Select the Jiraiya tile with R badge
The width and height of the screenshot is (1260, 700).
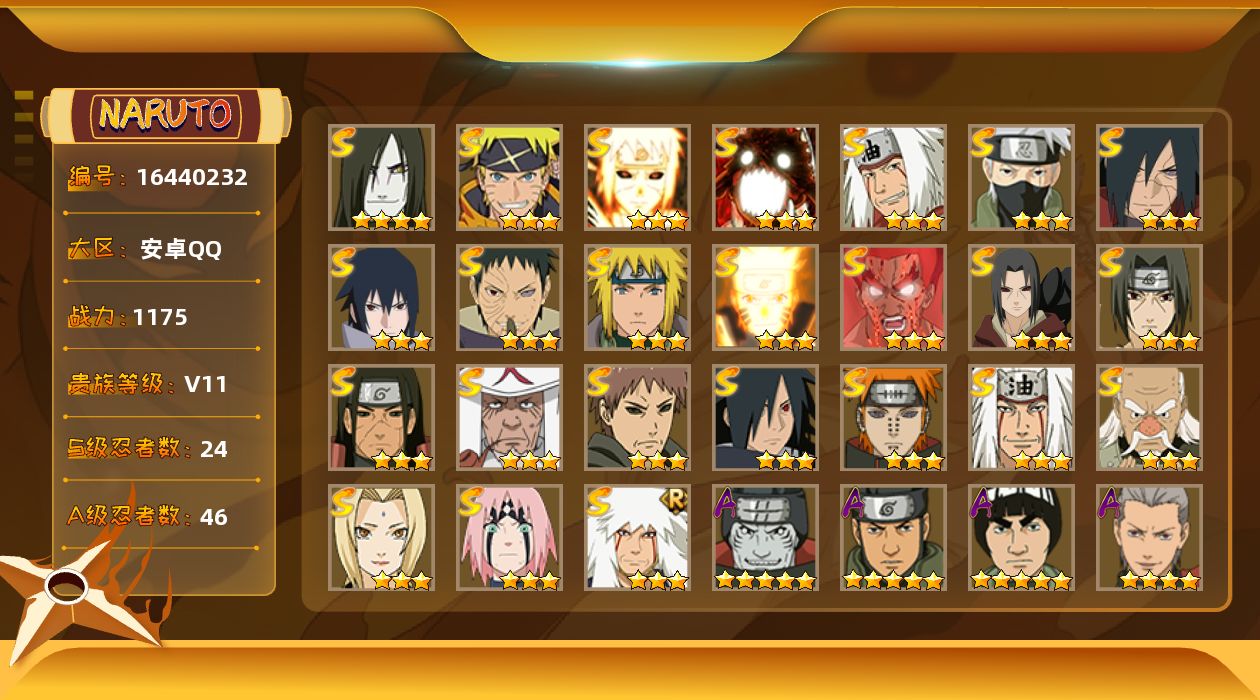click(x=637, y=537)
